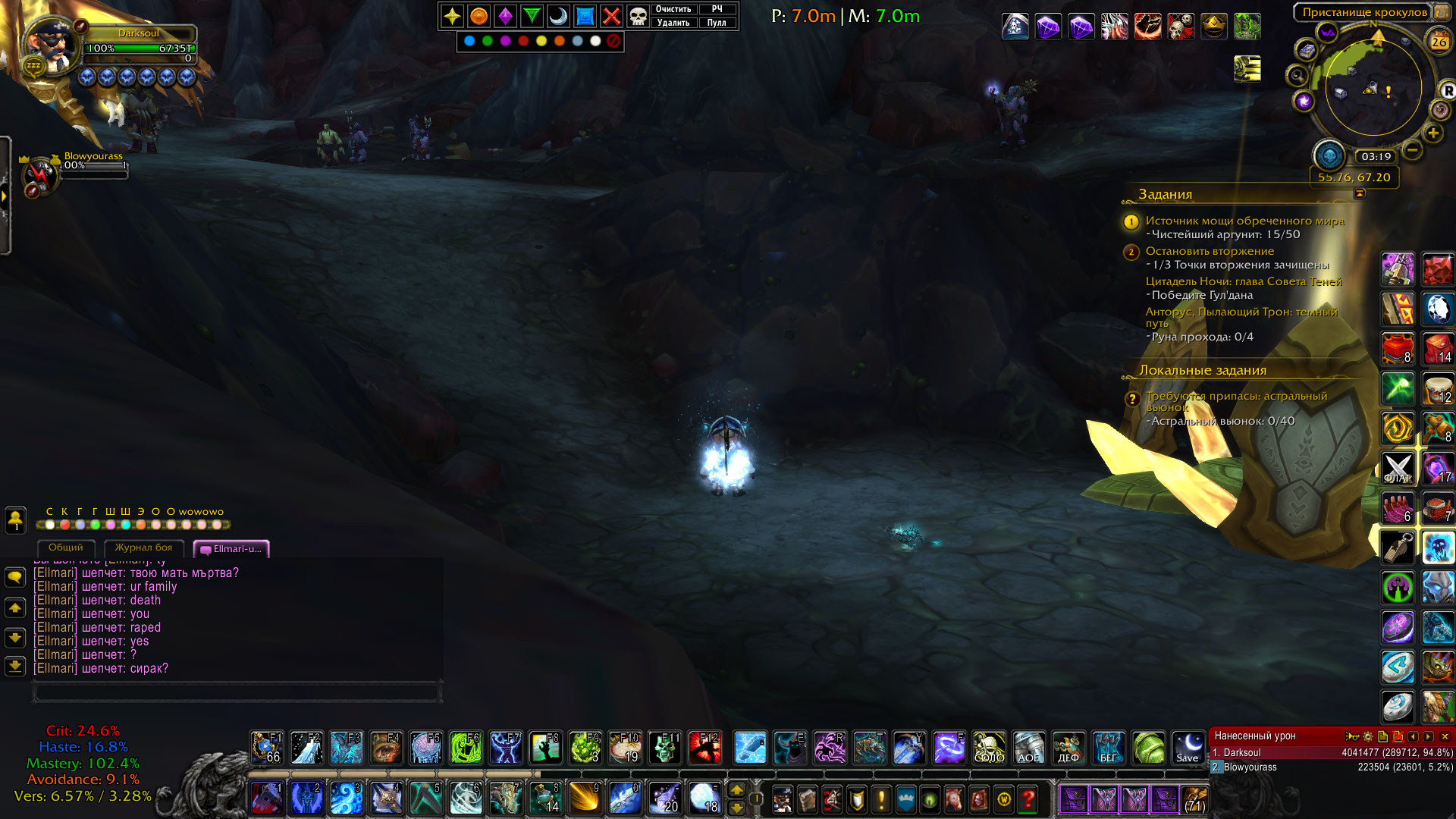
Task: Click the Очистить button in the marker bar
Action: 673,9
